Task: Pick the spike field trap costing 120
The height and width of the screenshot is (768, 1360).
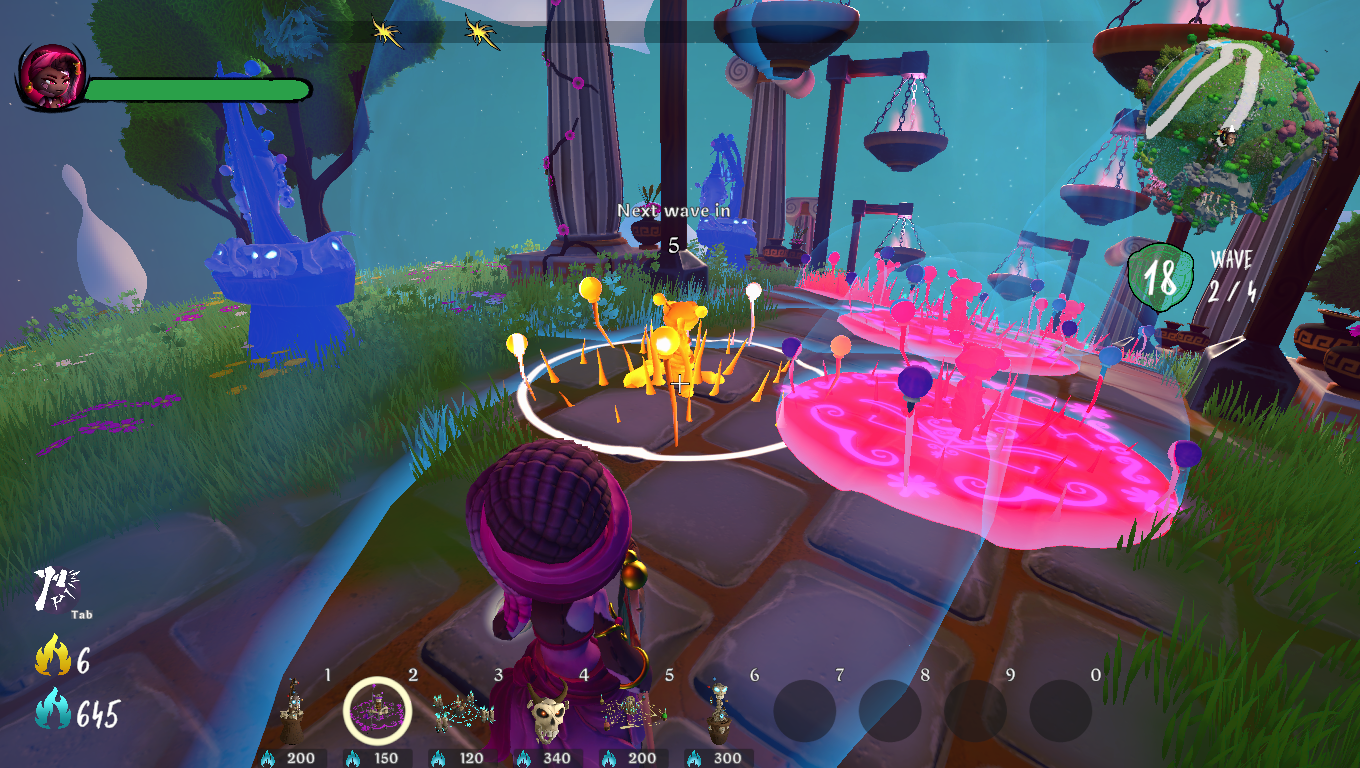Action: 461,711
